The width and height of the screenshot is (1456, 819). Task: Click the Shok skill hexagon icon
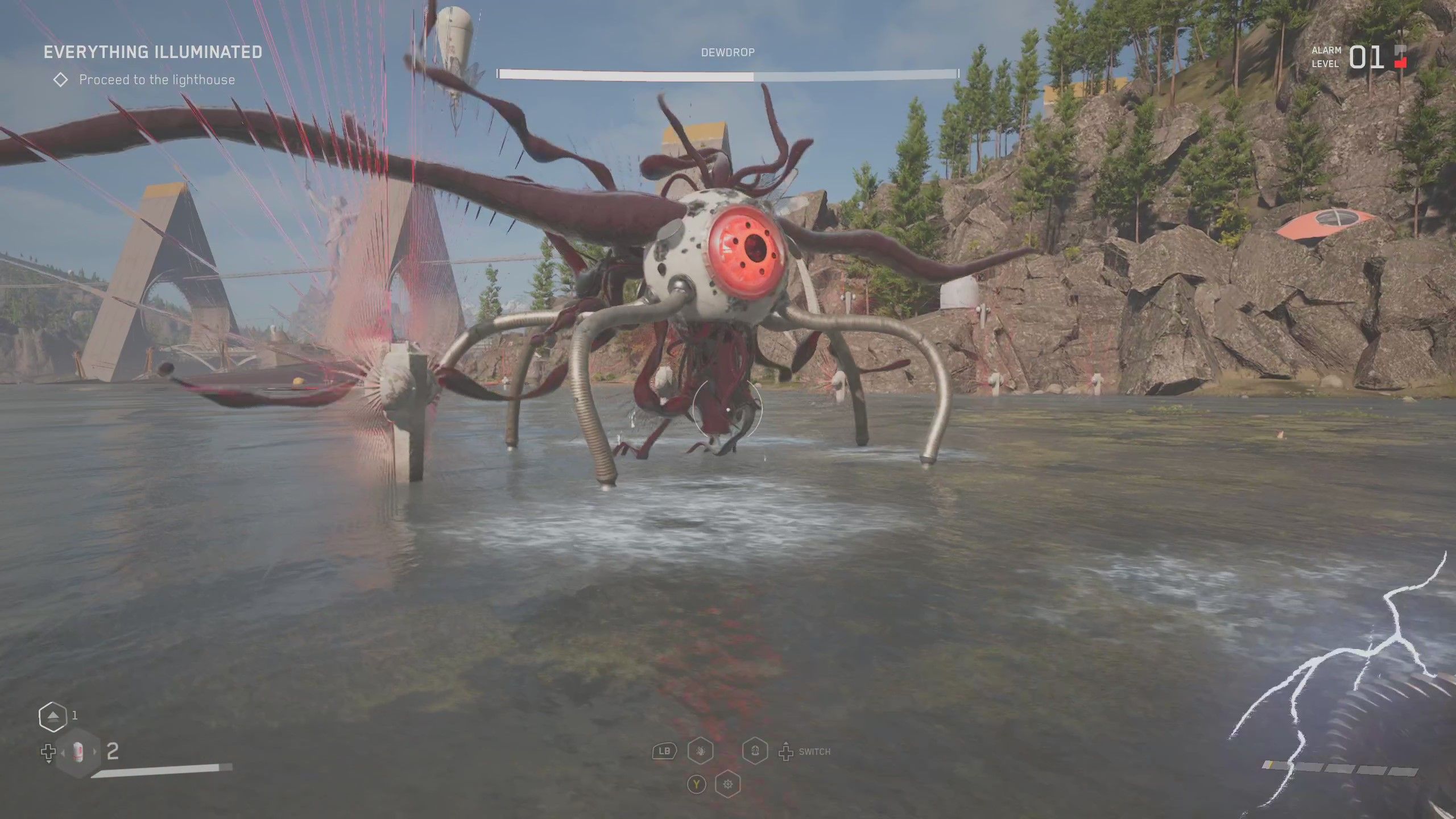coord(700,752)
